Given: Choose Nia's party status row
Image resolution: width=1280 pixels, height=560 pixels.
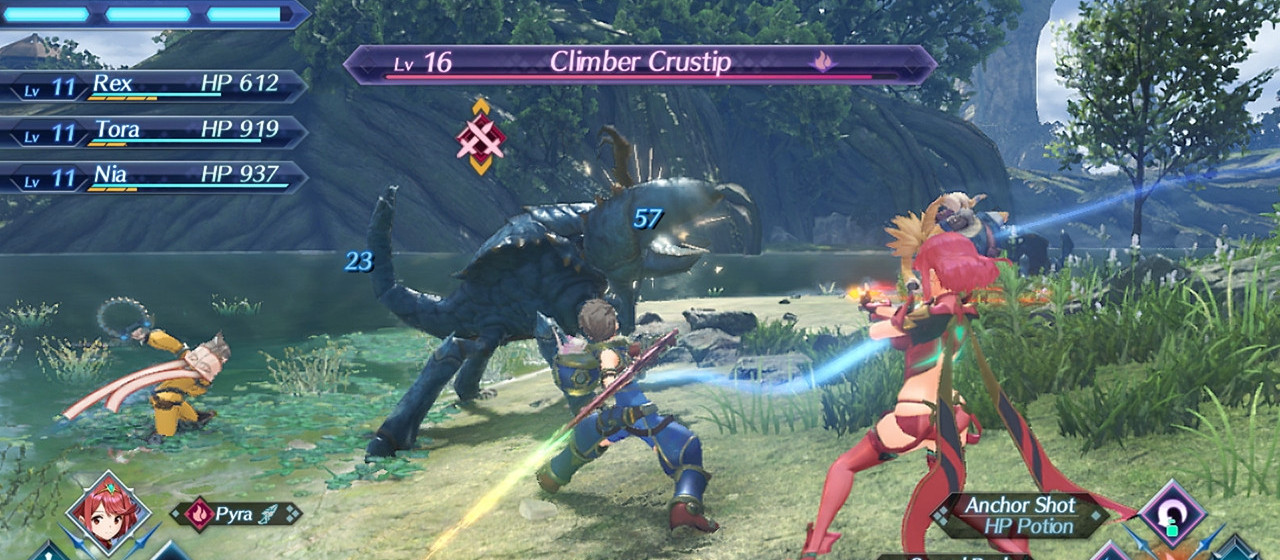Looking at the screenshot, I should click(x=152, y=177).
